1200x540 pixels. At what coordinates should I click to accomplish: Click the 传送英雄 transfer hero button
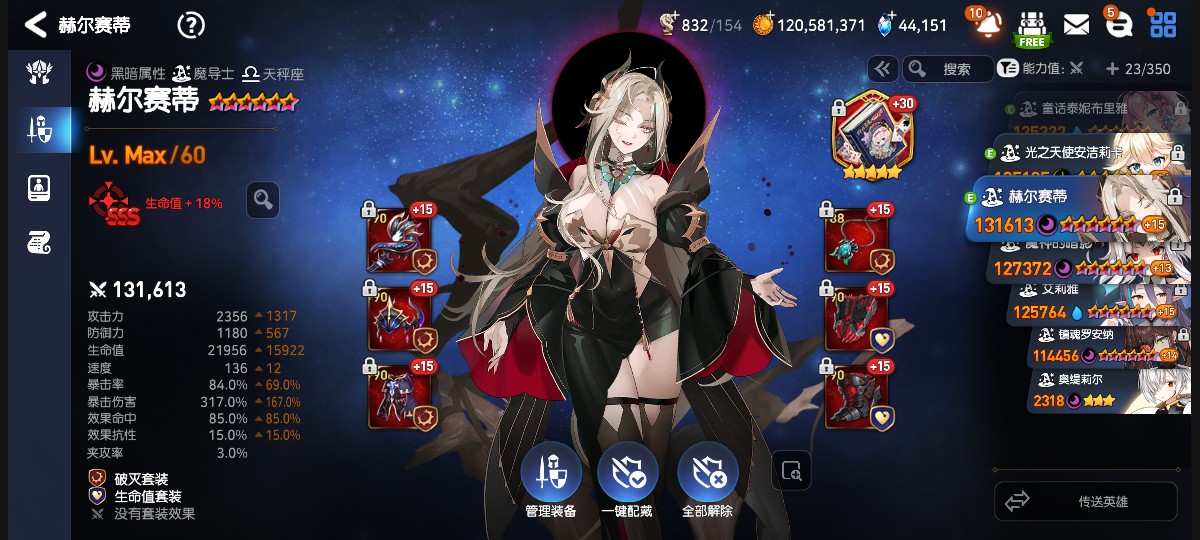pyautogui.click(x=1085, y=501)
